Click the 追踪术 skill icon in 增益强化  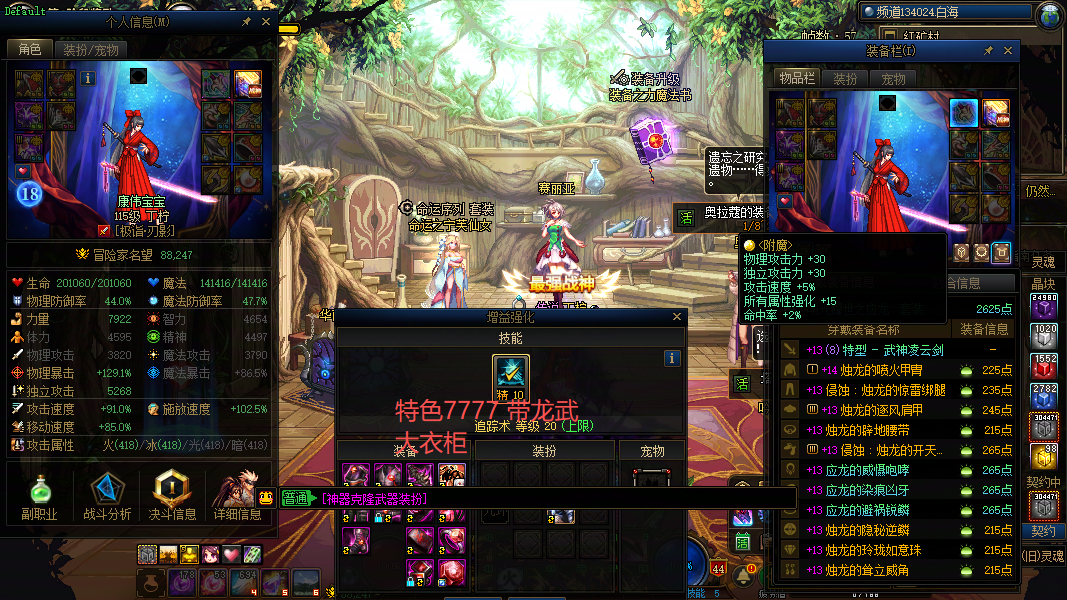coord(511,378)
